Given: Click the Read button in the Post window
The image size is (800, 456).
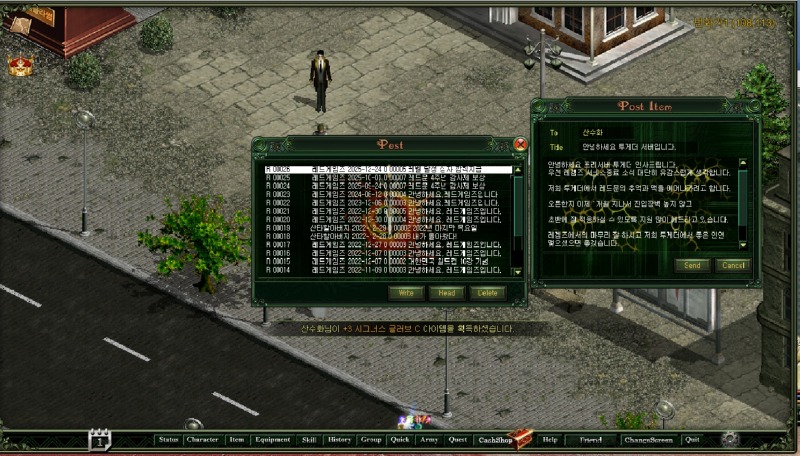Looking at the screenshot, I should point(447,293).
